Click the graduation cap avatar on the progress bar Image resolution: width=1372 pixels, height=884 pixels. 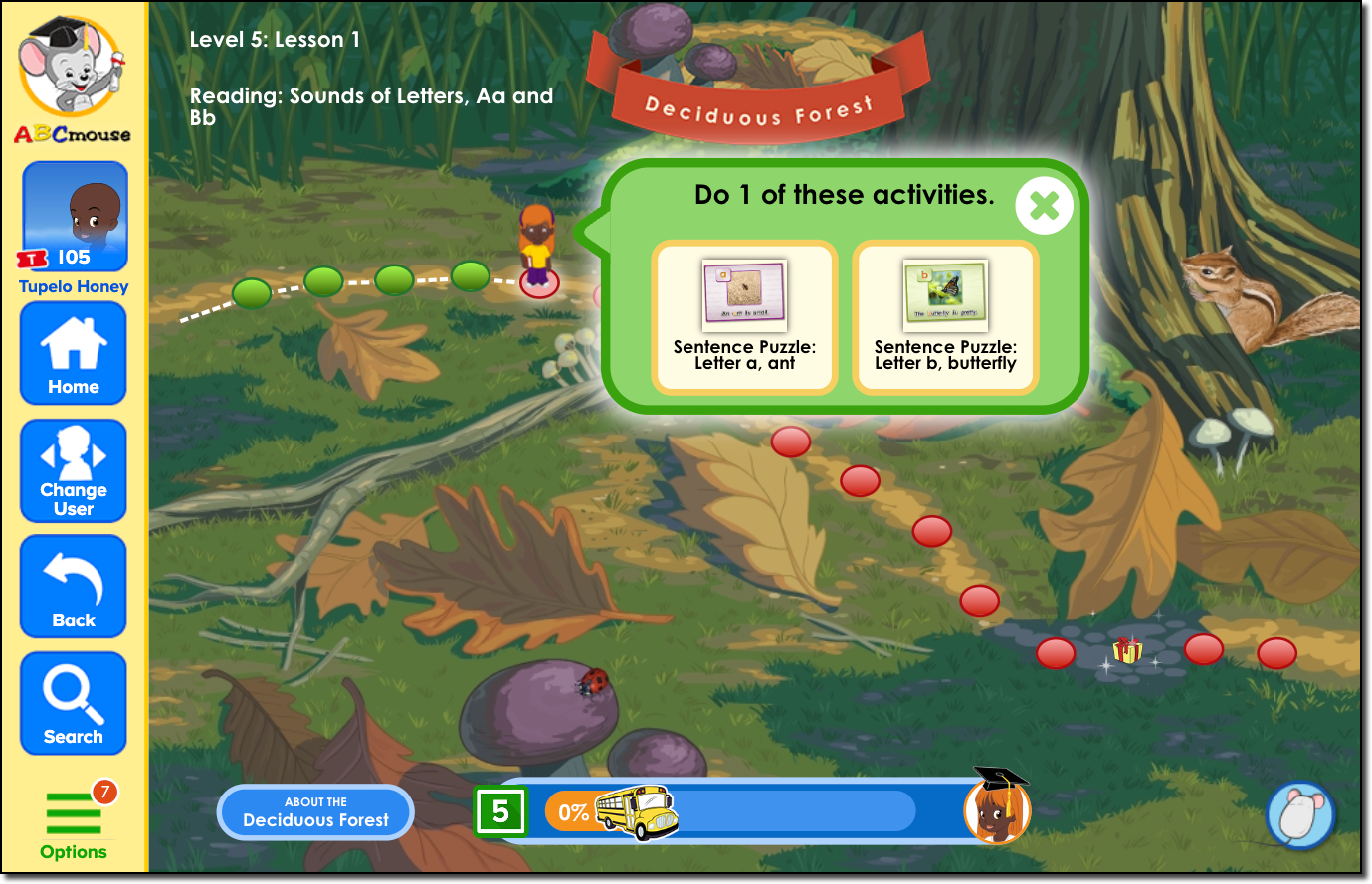[x=998, y=809]
